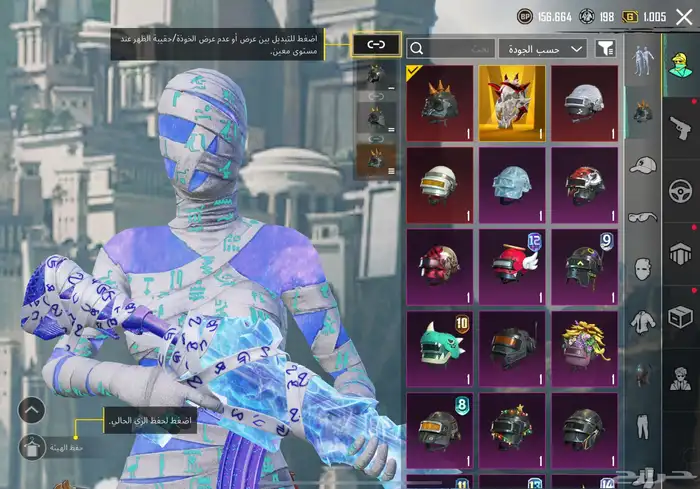Viewport: 700px width, 489px height.
Task: Open the sort-by-quality dropdown
Action: click(543, 48)
